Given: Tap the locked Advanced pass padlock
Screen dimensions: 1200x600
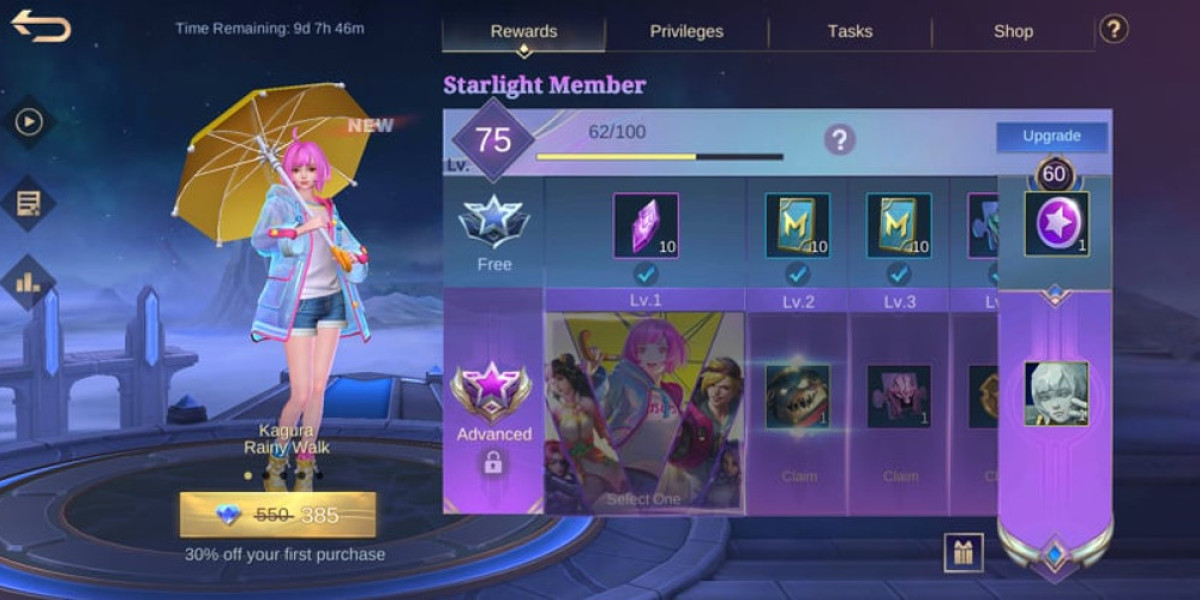Looking at the screenshot, I should click(x=493, y=462).
